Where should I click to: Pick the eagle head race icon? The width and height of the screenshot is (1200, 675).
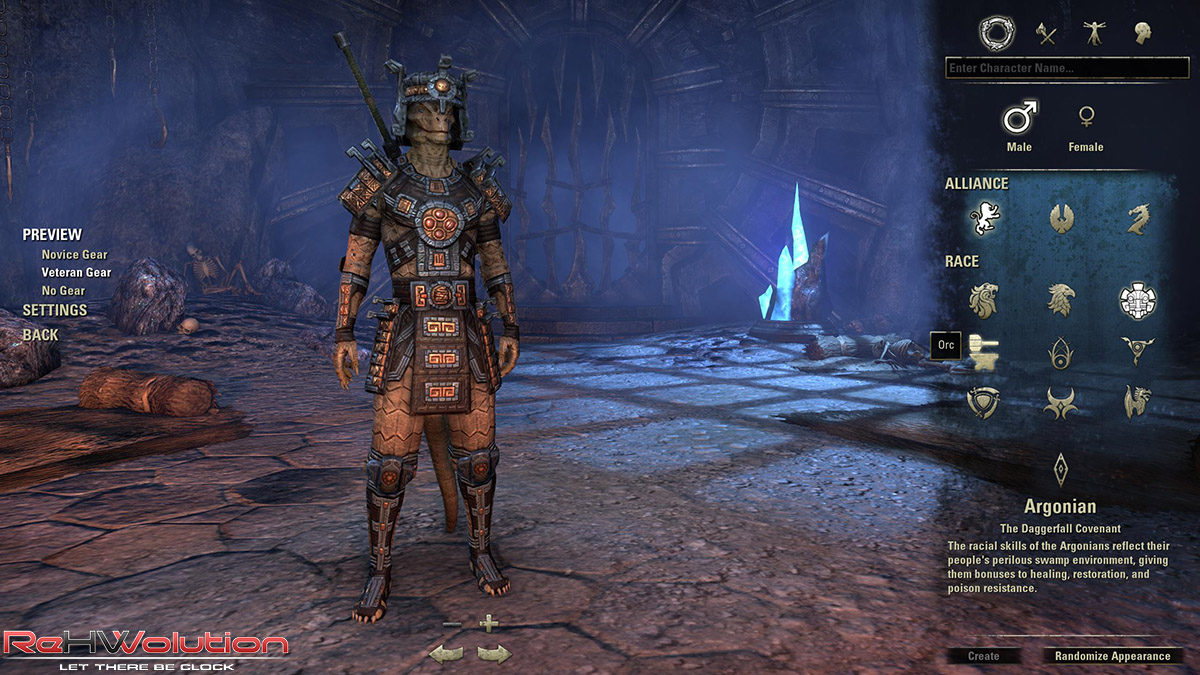pyautogui.click(x=1060, y=298)
